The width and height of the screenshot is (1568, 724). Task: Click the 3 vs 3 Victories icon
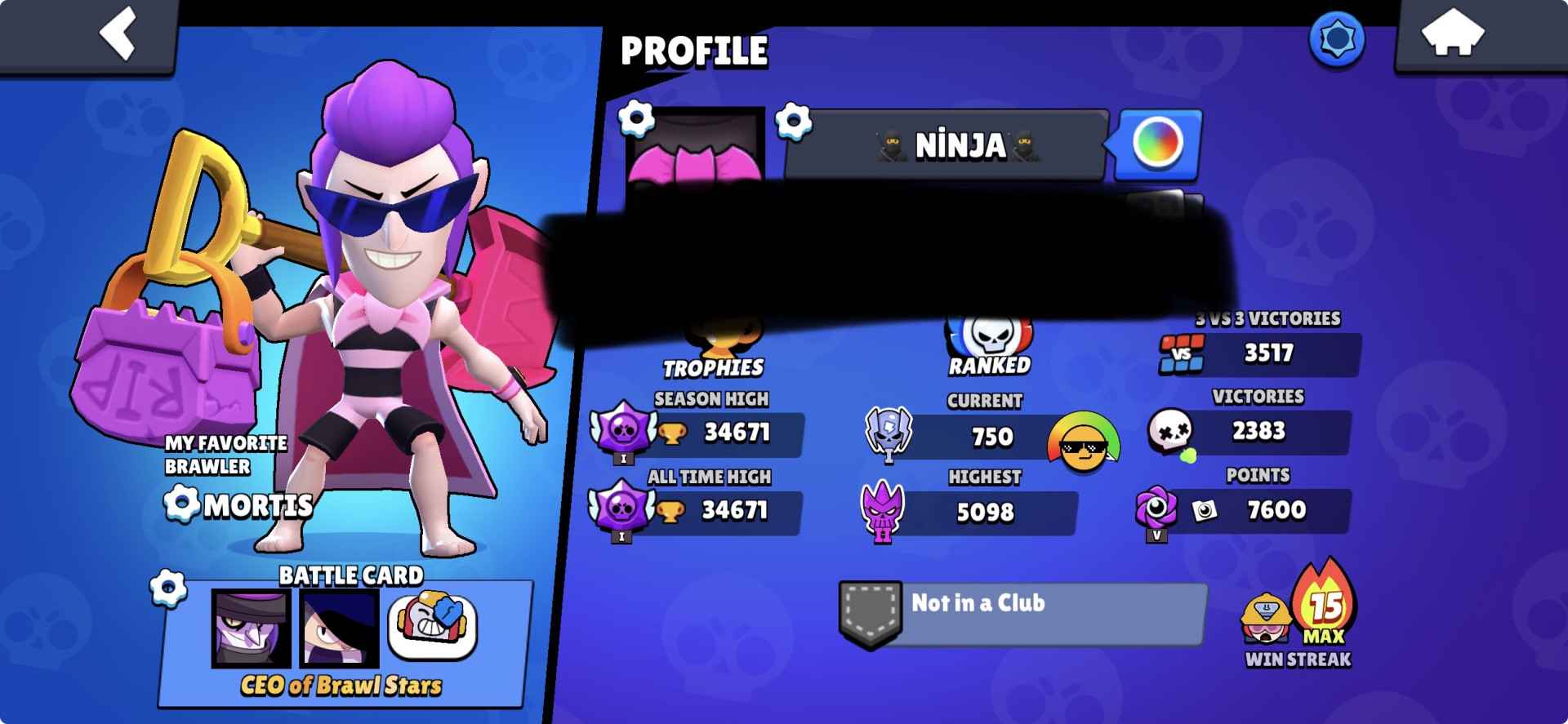(x=1182, y=355)
